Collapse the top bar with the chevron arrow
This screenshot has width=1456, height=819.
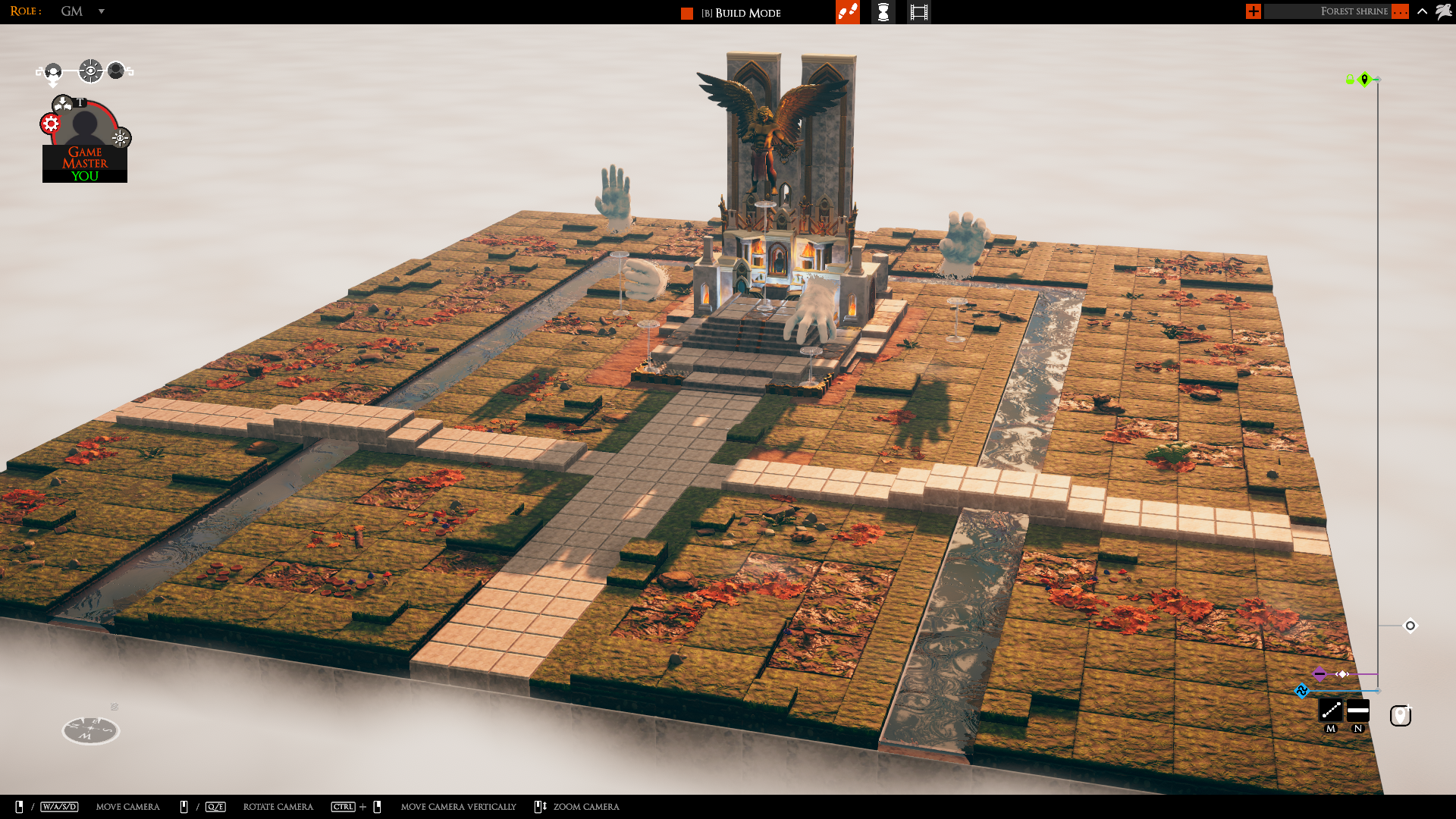(x=1422, y=11)
